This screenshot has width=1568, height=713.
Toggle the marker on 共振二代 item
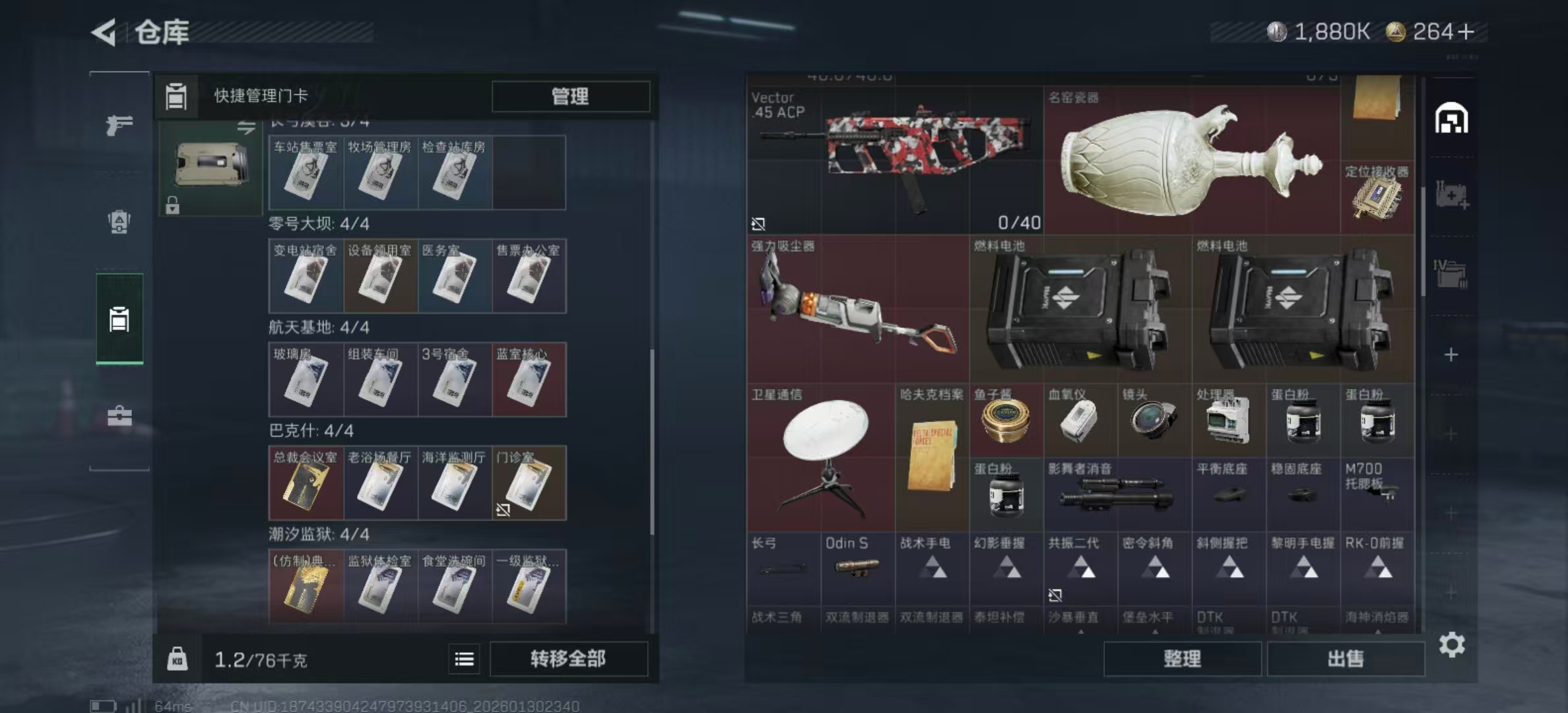1055,596
